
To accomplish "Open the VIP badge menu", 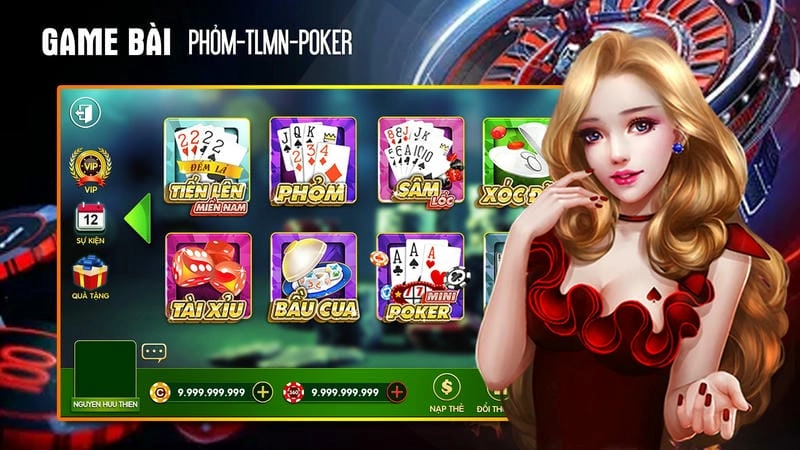I will [x=90, y=167].
